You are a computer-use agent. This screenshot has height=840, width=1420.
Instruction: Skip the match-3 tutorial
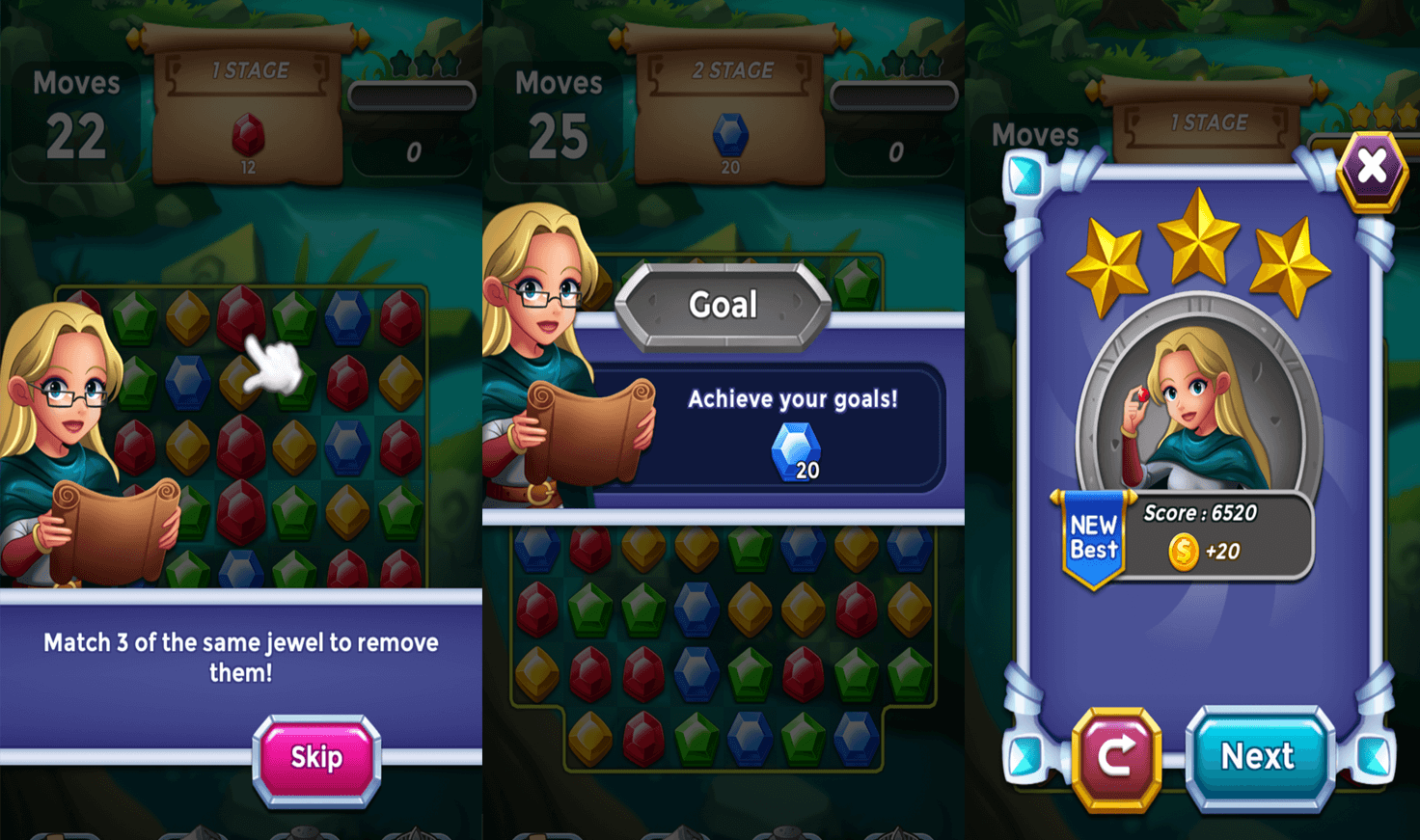pyautogui.click(x=316, y=758)
